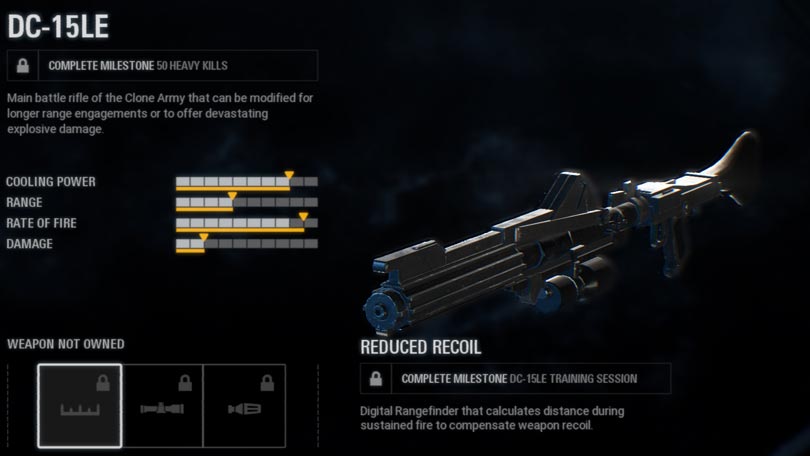Pick the locked barrel attachment slot
This screenshot has width=810, height=456.
244,405
